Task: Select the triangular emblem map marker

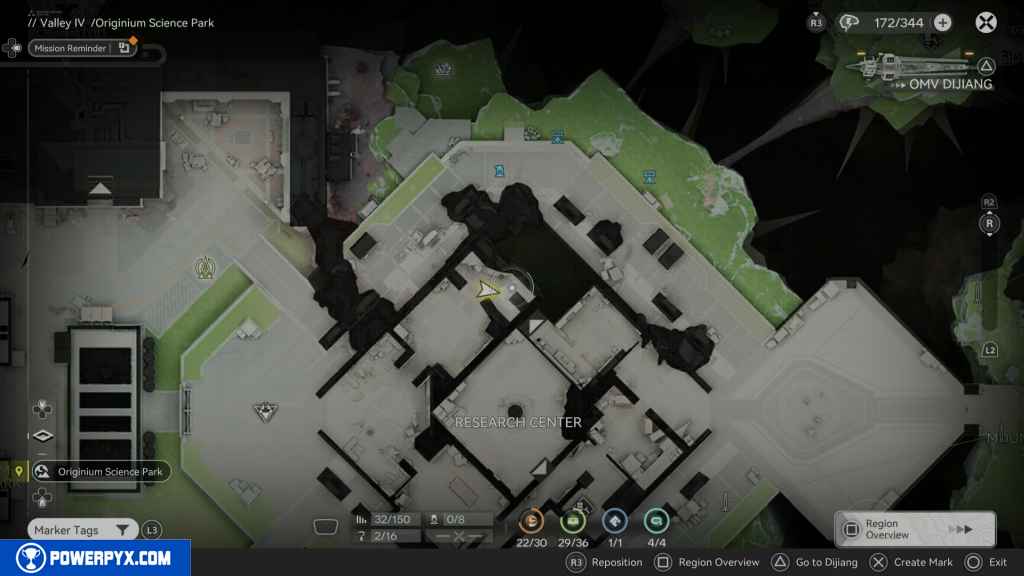Action: (264, 410)
